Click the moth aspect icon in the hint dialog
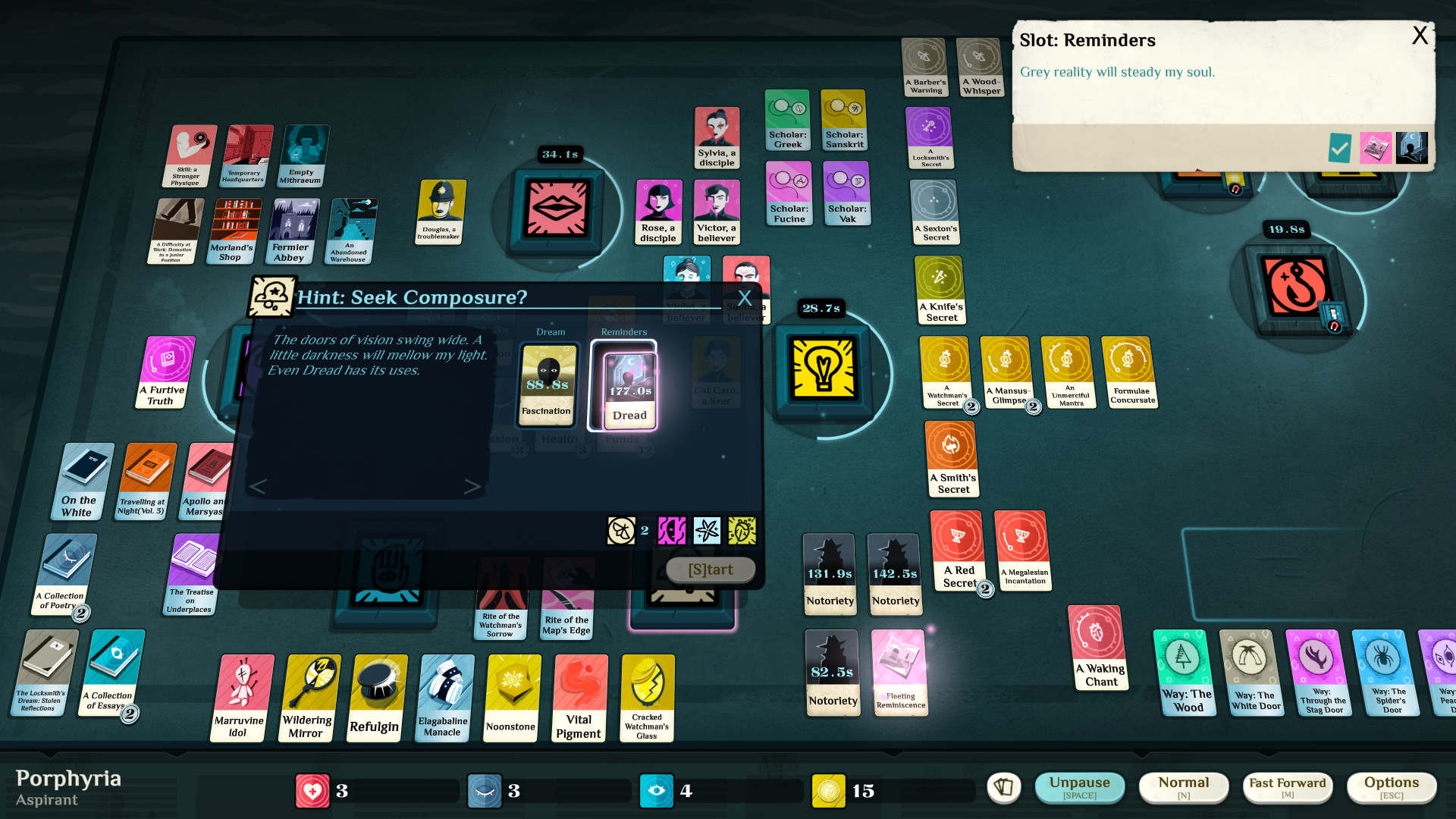Viewport: 1456px width, 819px height. click(622, 531)
